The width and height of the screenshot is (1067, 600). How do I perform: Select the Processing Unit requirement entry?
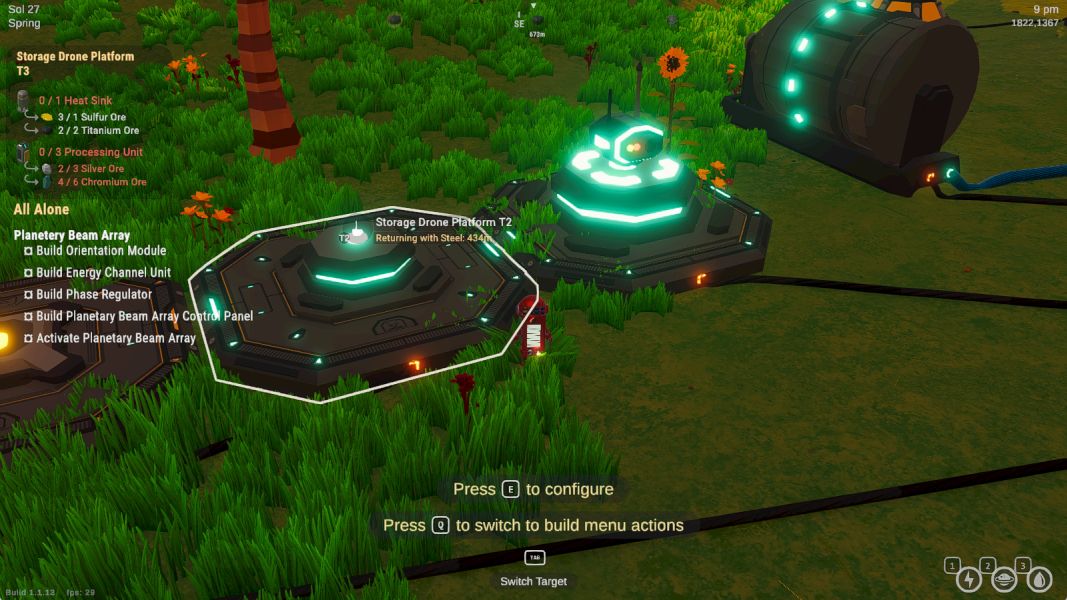(90, 152)
